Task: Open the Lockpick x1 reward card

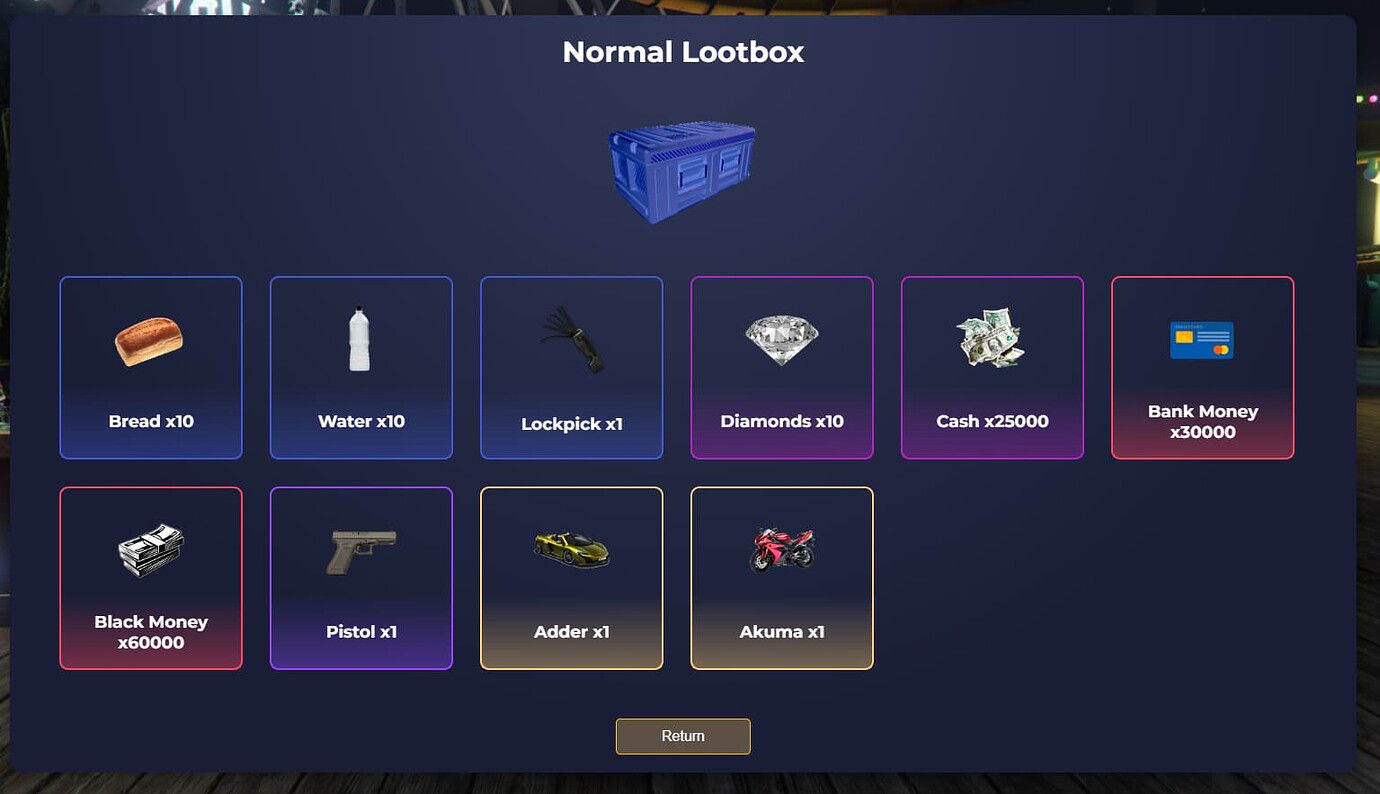Action: coord(571,367)
